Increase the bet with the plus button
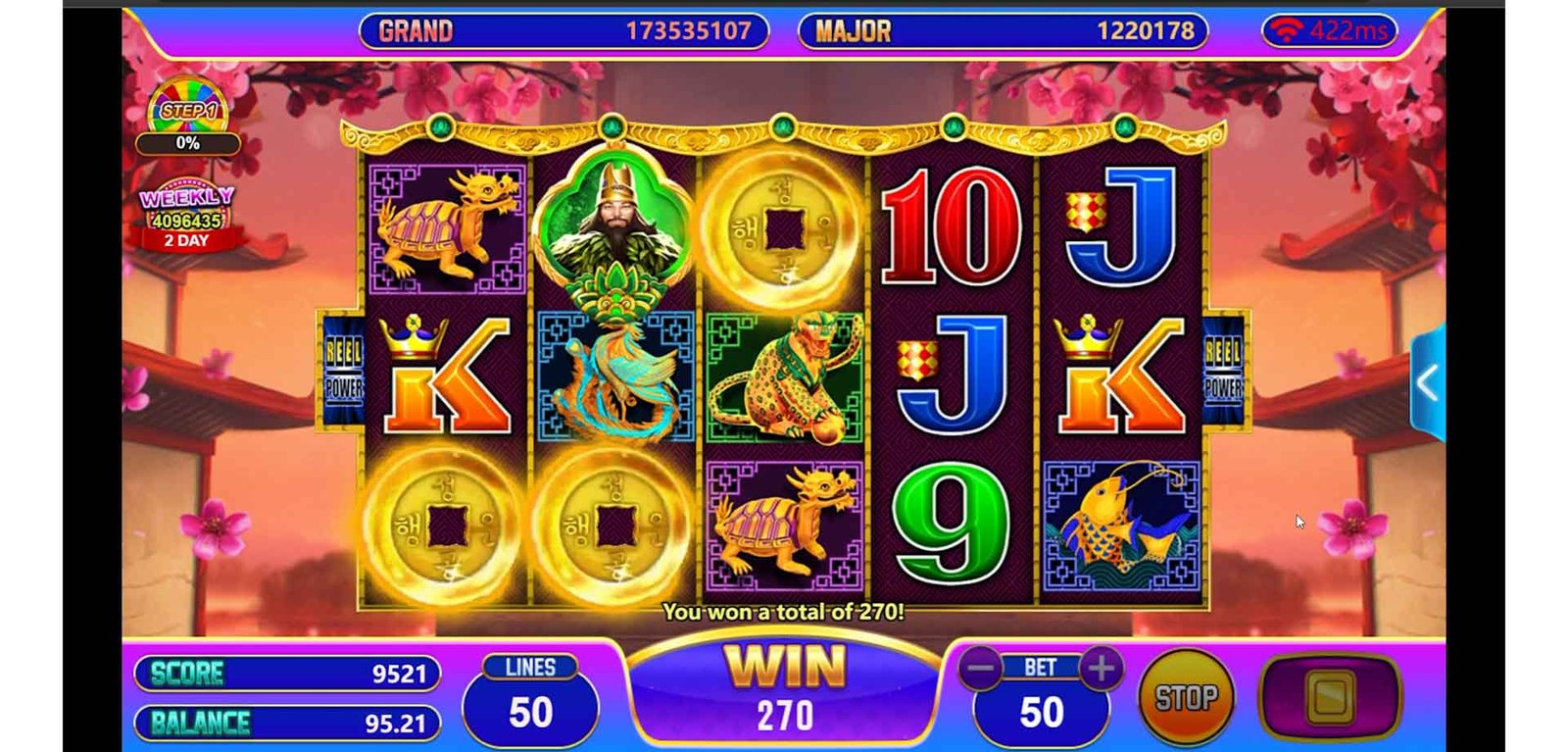The height and width of the screenshot is (752, 1568). 1102,669
